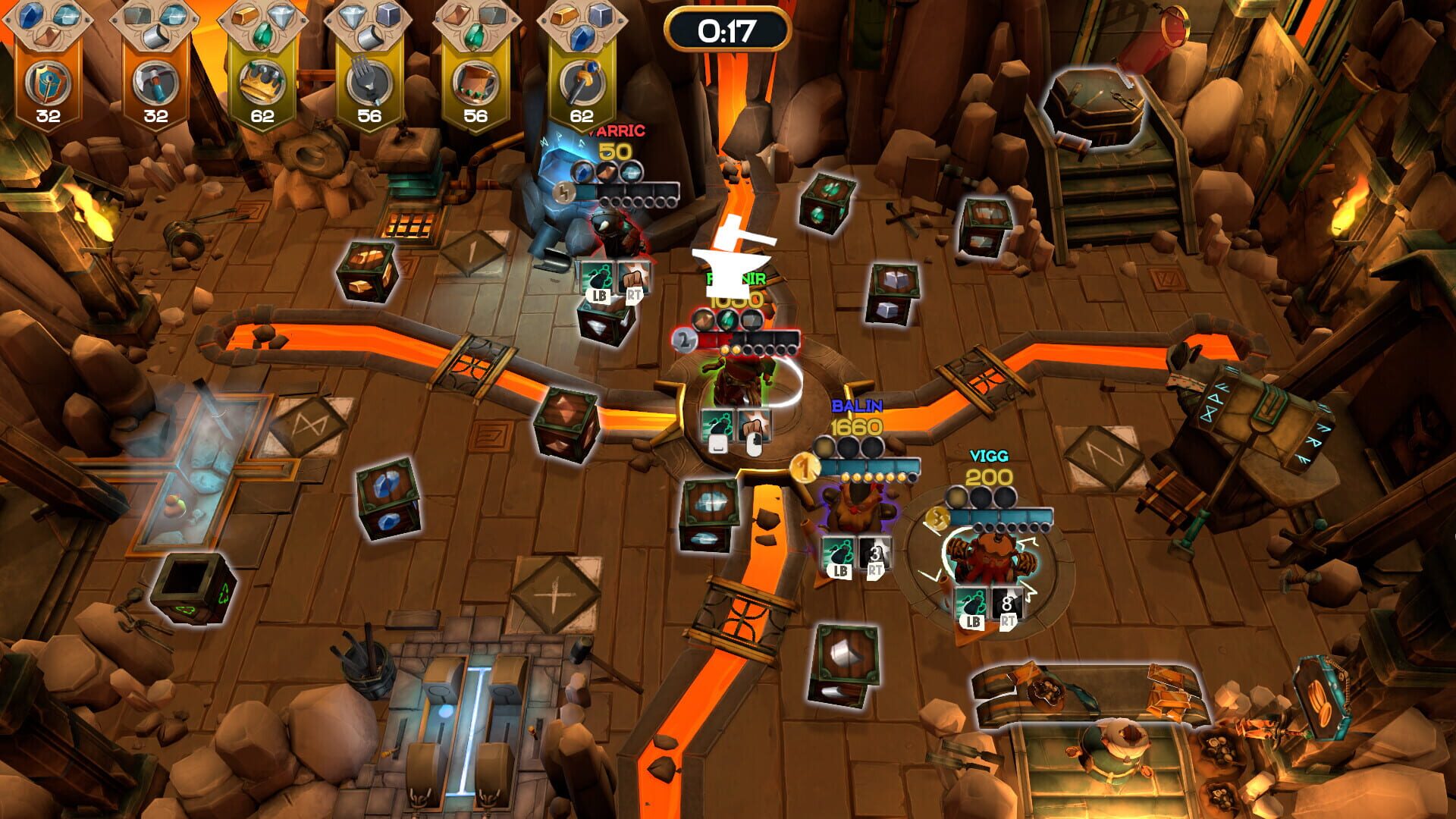Image resolution: width=1456 pixels, height=819 pixels.
Task: Toggle the gold coin slot beside Vigg's bar
Action: click(956, 497)
